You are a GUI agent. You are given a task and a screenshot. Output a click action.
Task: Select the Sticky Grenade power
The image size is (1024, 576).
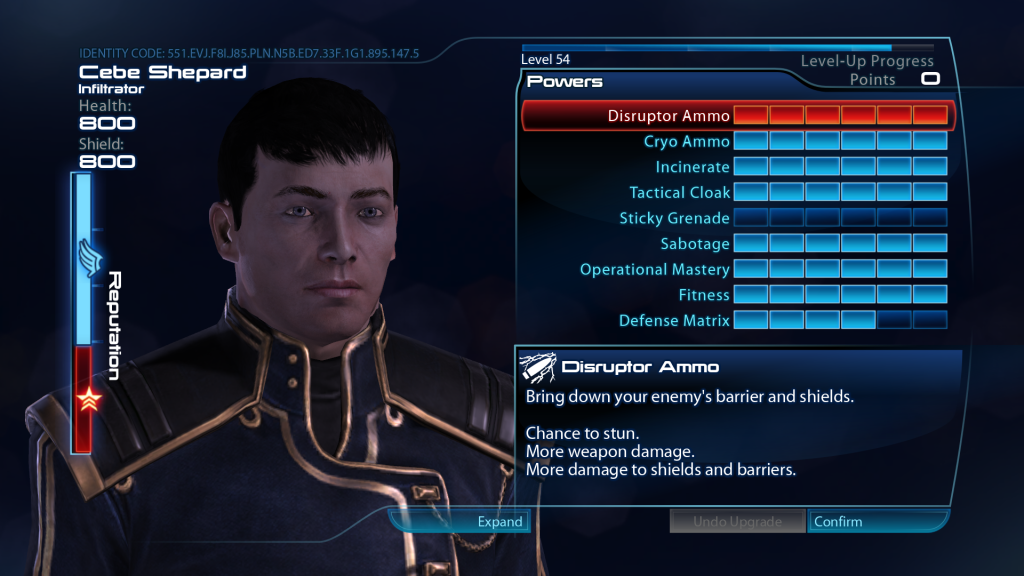point(674,218)
